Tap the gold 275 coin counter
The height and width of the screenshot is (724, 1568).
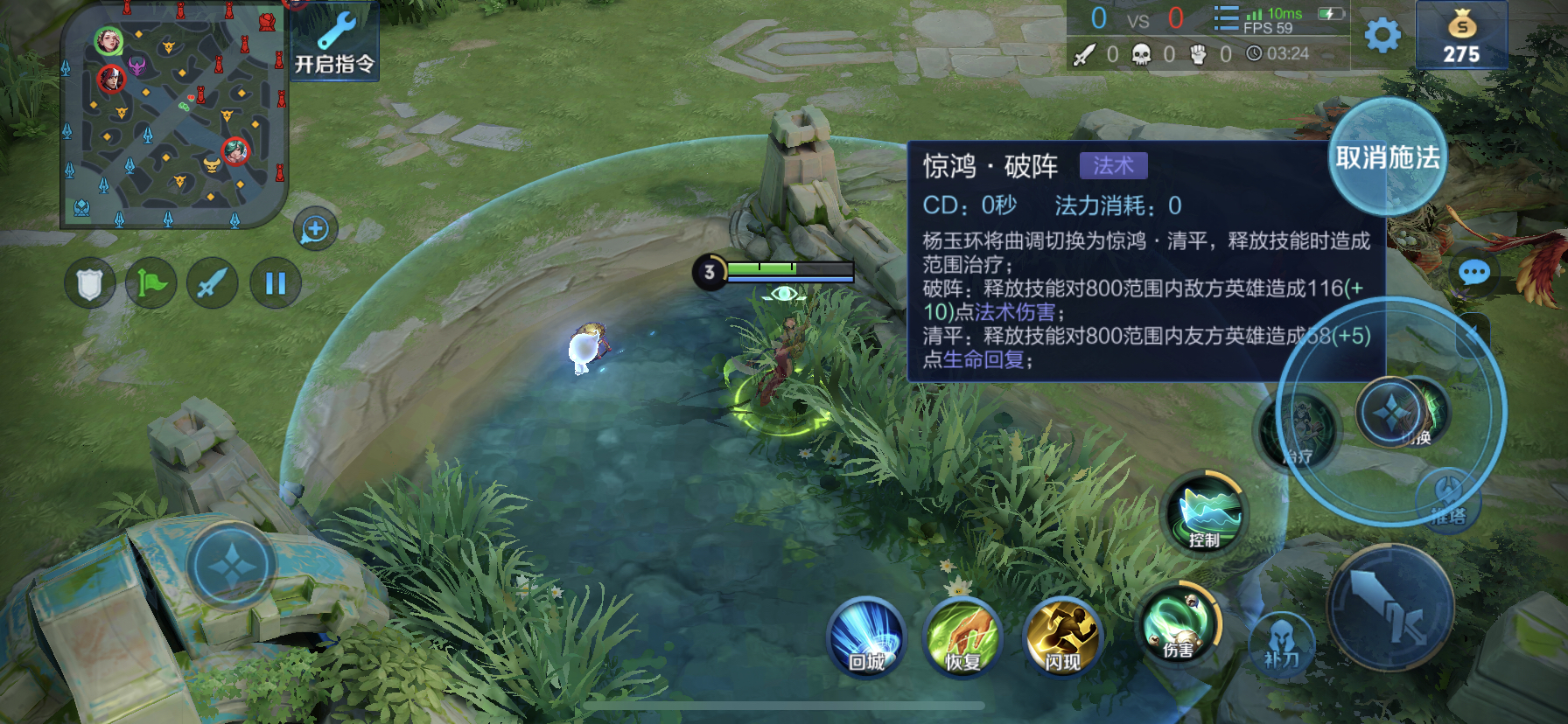click(x=1461, y=37)
